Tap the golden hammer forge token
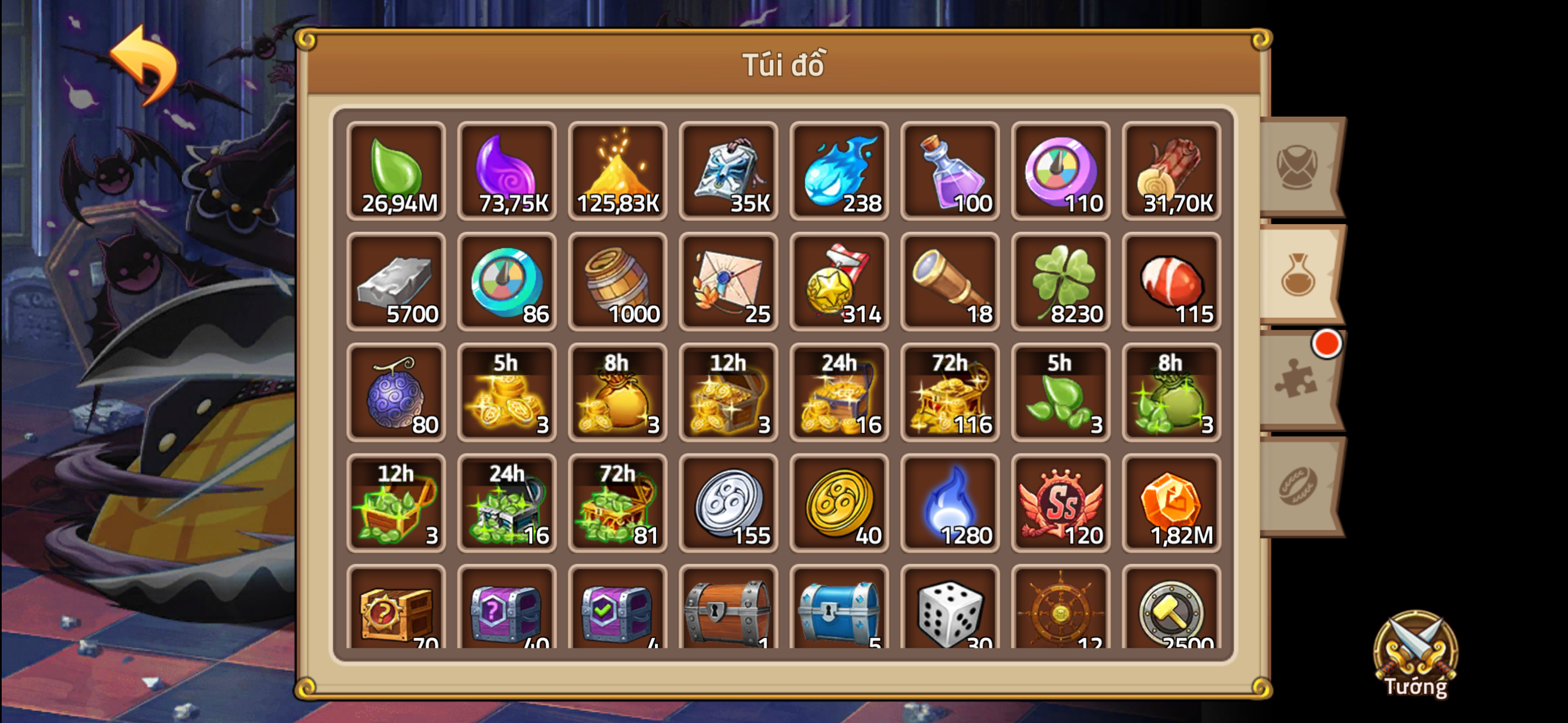The image size is (1568, 723). point(1171,615)
